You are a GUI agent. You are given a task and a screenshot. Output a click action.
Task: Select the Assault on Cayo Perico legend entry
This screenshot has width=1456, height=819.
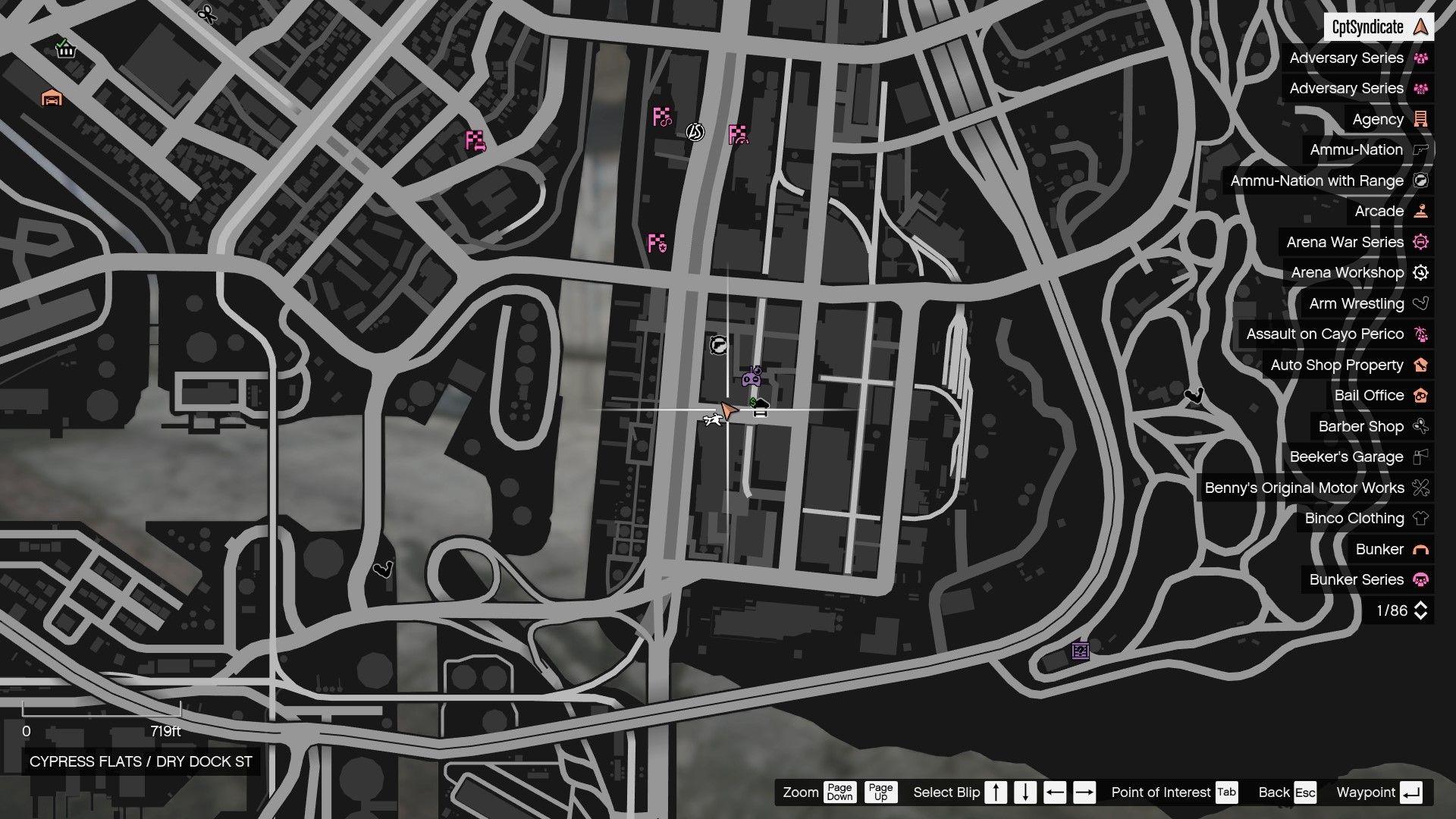point(1323,334)
